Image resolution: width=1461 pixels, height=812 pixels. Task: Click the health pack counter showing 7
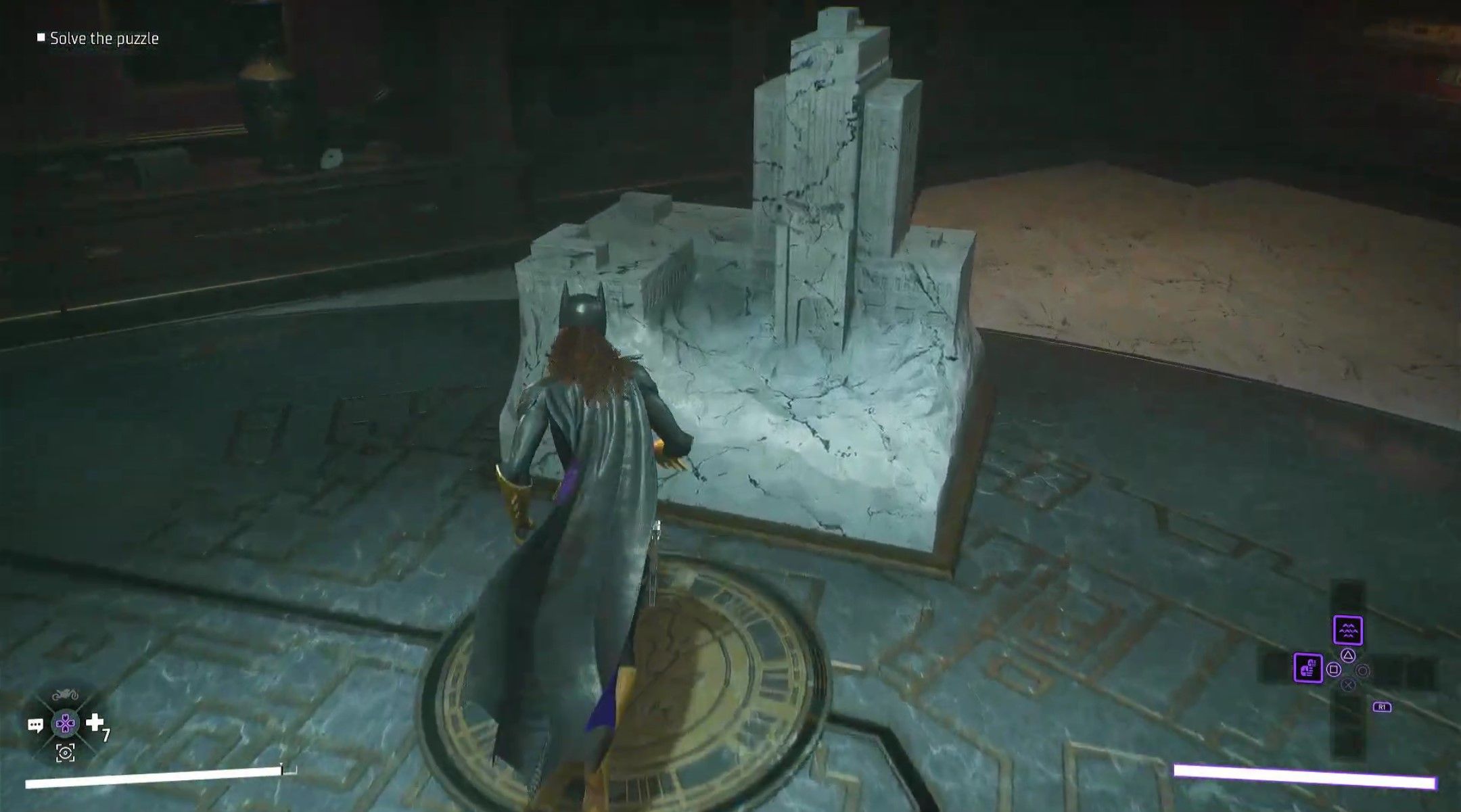106,734
